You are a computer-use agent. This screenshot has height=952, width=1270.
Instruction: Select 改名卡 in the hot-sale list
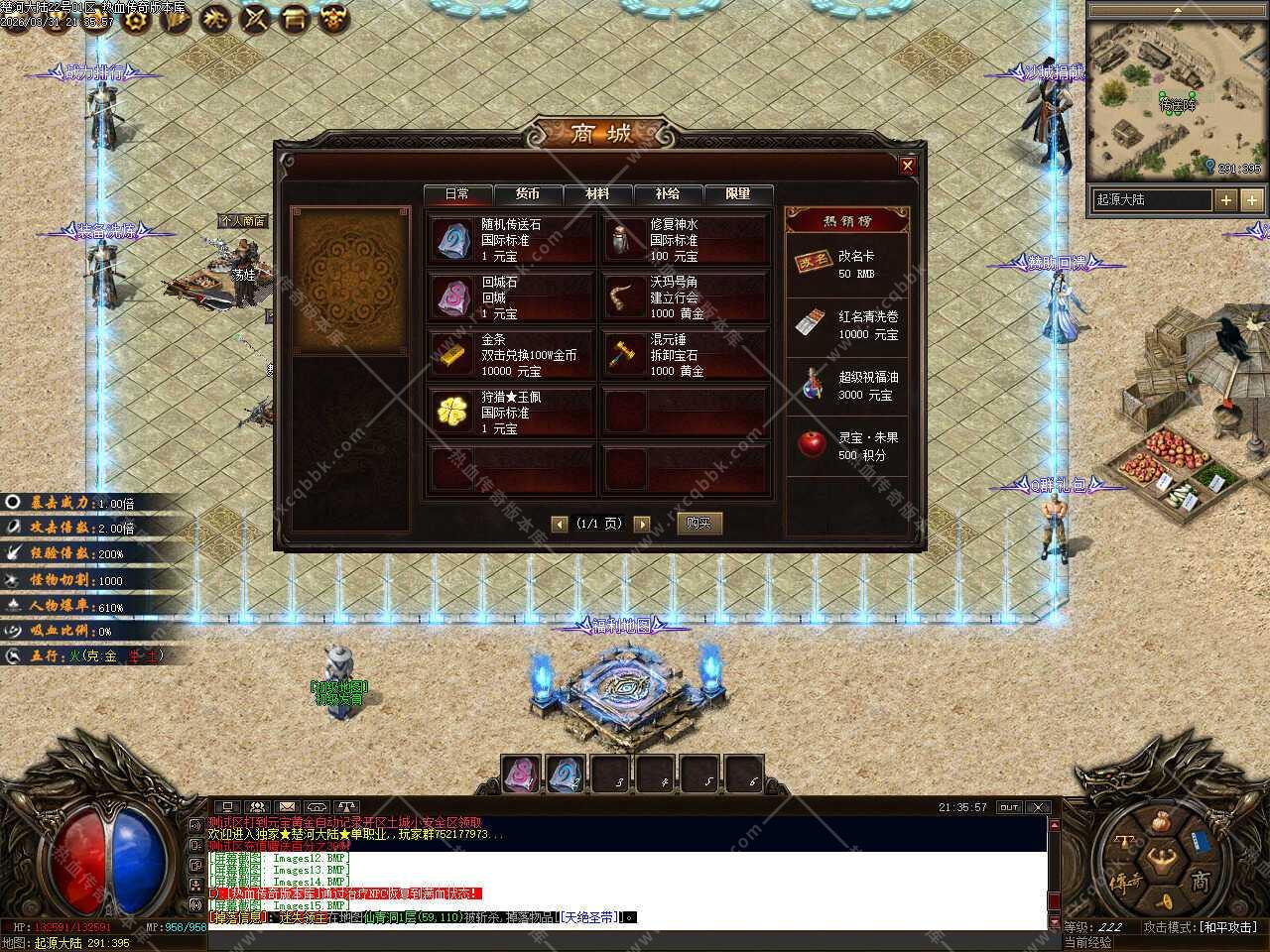846,264
